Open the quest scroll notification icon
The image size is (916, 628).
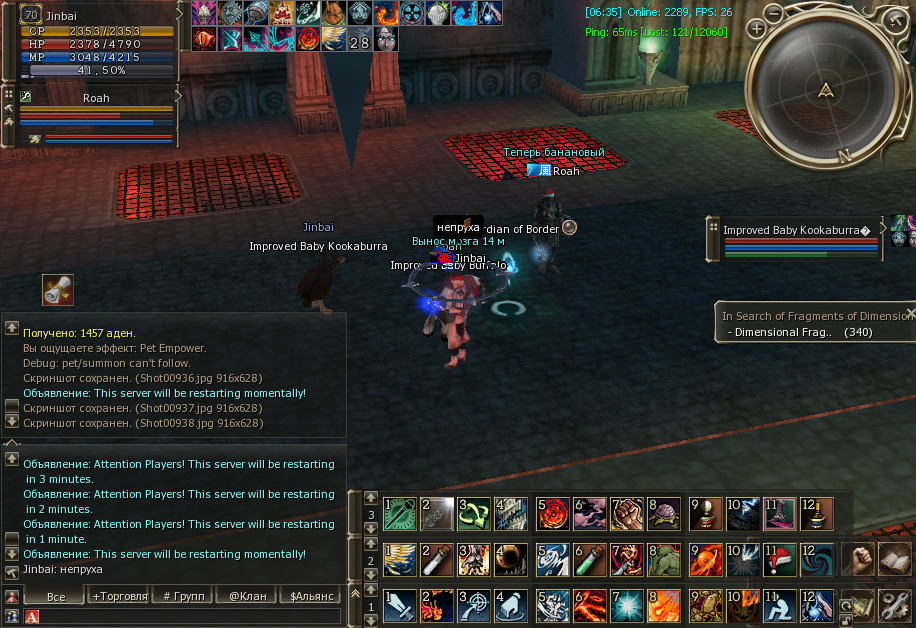[58, 290]
